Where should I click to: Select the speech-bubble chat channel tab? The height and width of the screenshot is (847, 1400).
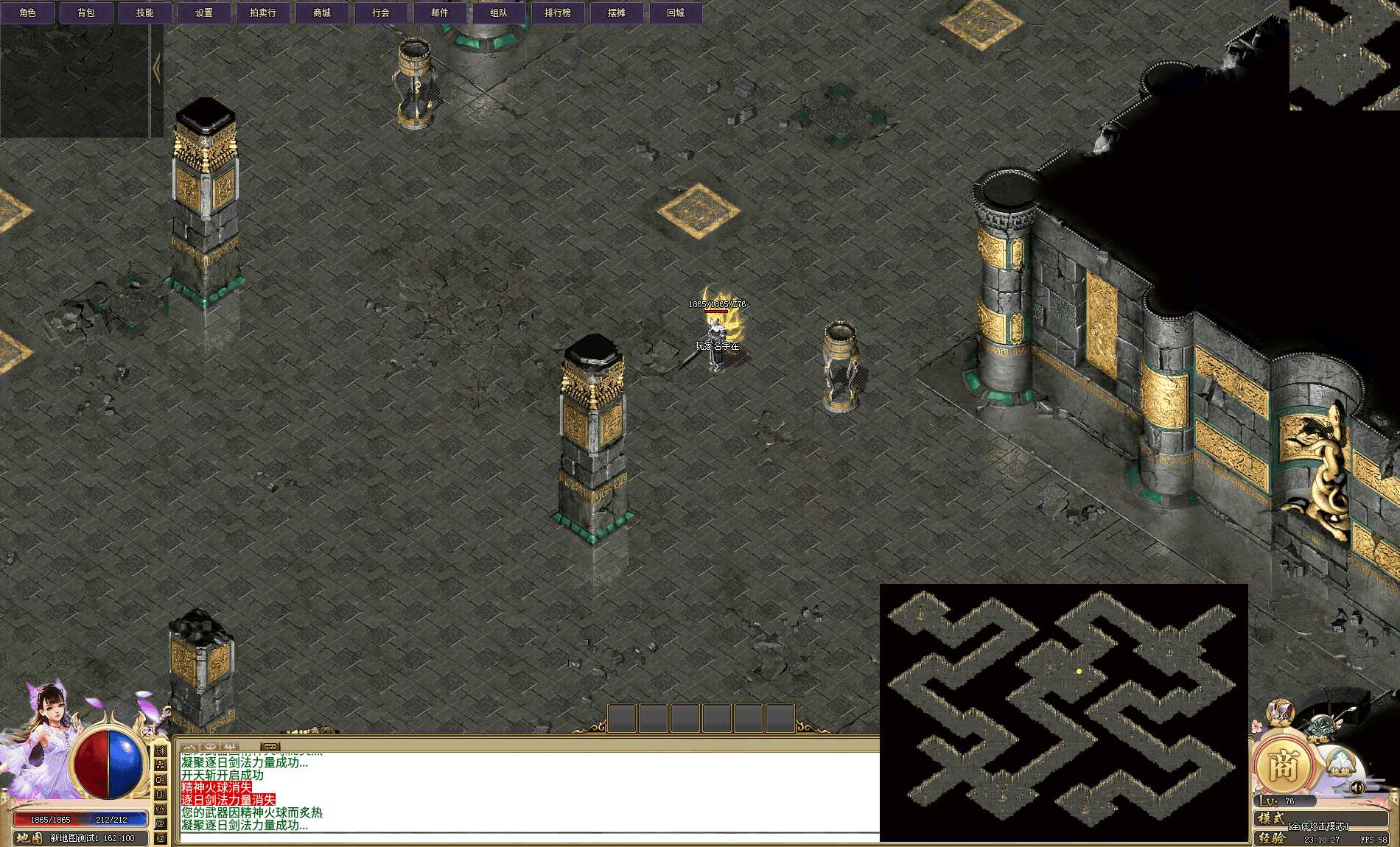click(x=270, y=747)
